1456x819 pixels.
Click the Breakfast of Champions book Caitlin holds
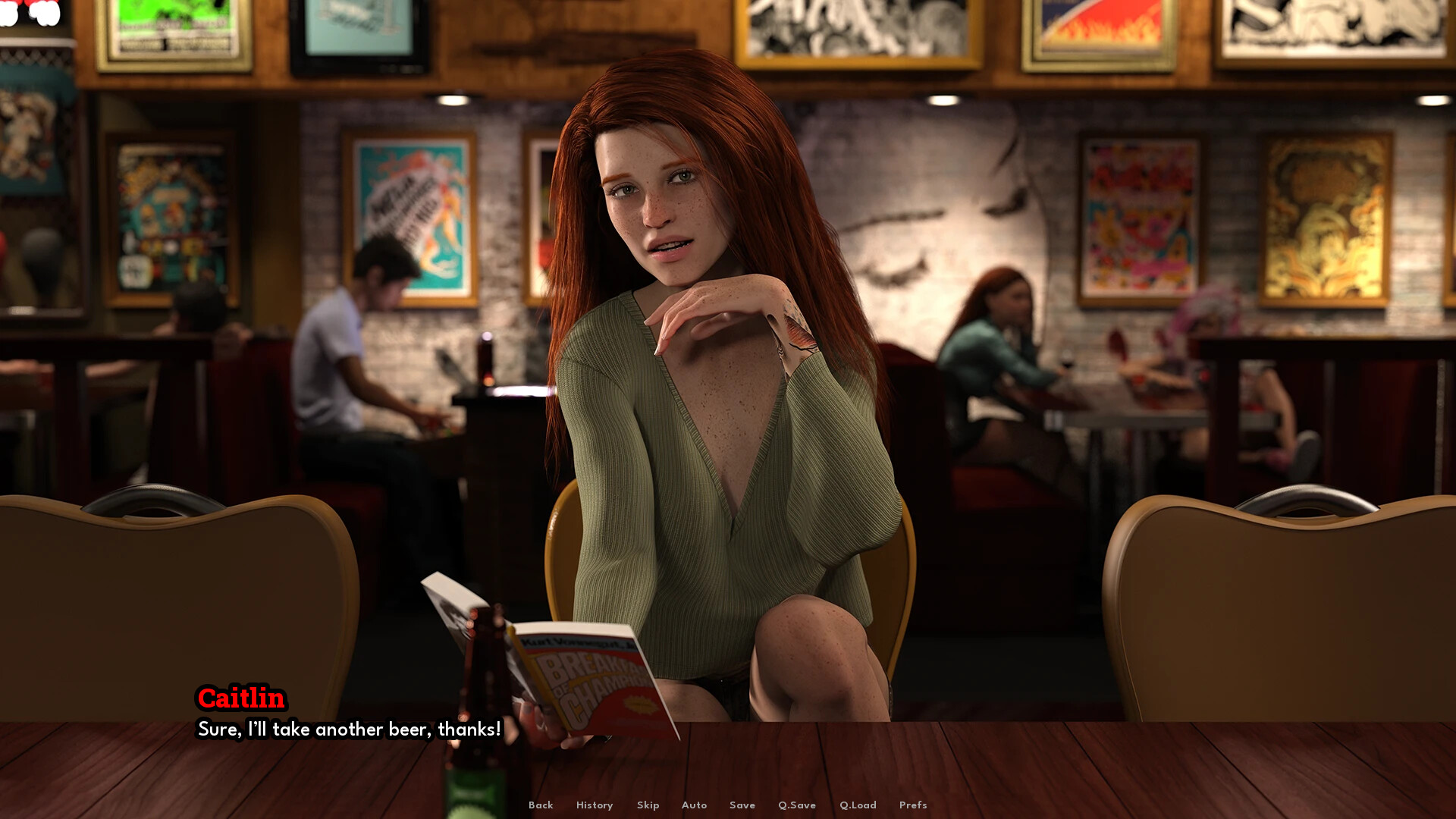(591, 675)
